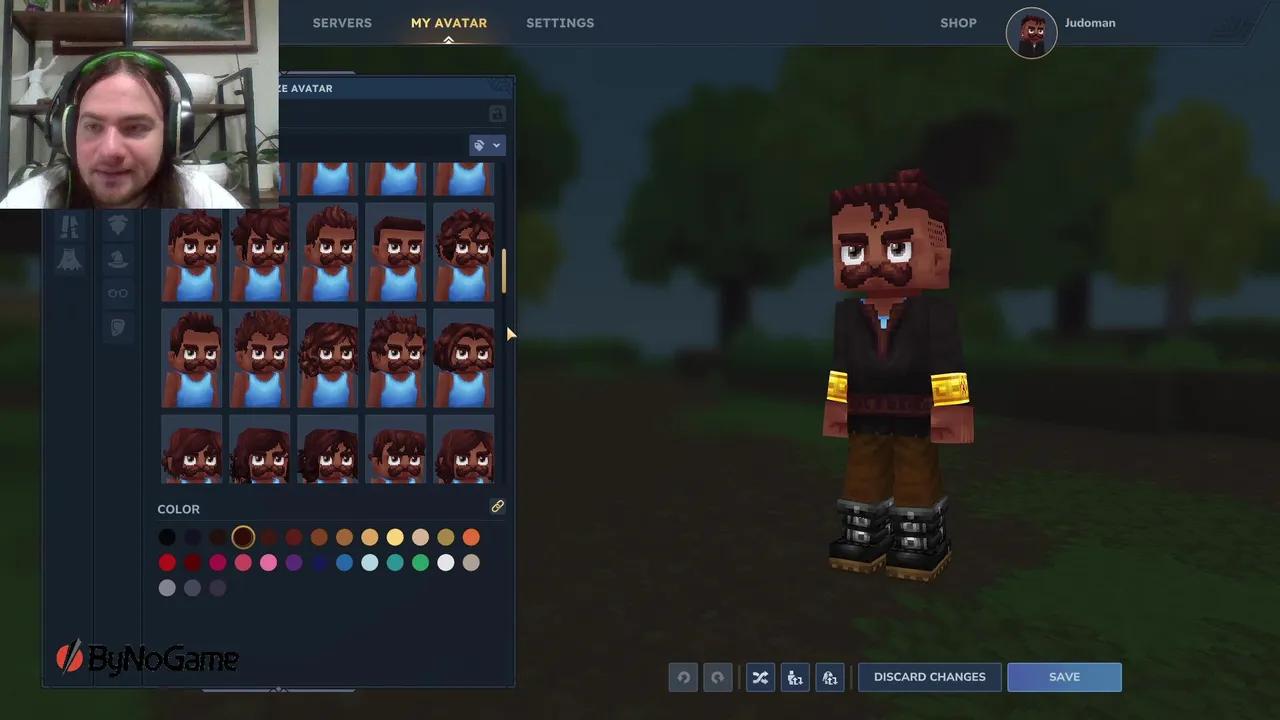This screenshot has width=1280, height=720.
Task: Click the SAVE button
Action: [1064, 677]
